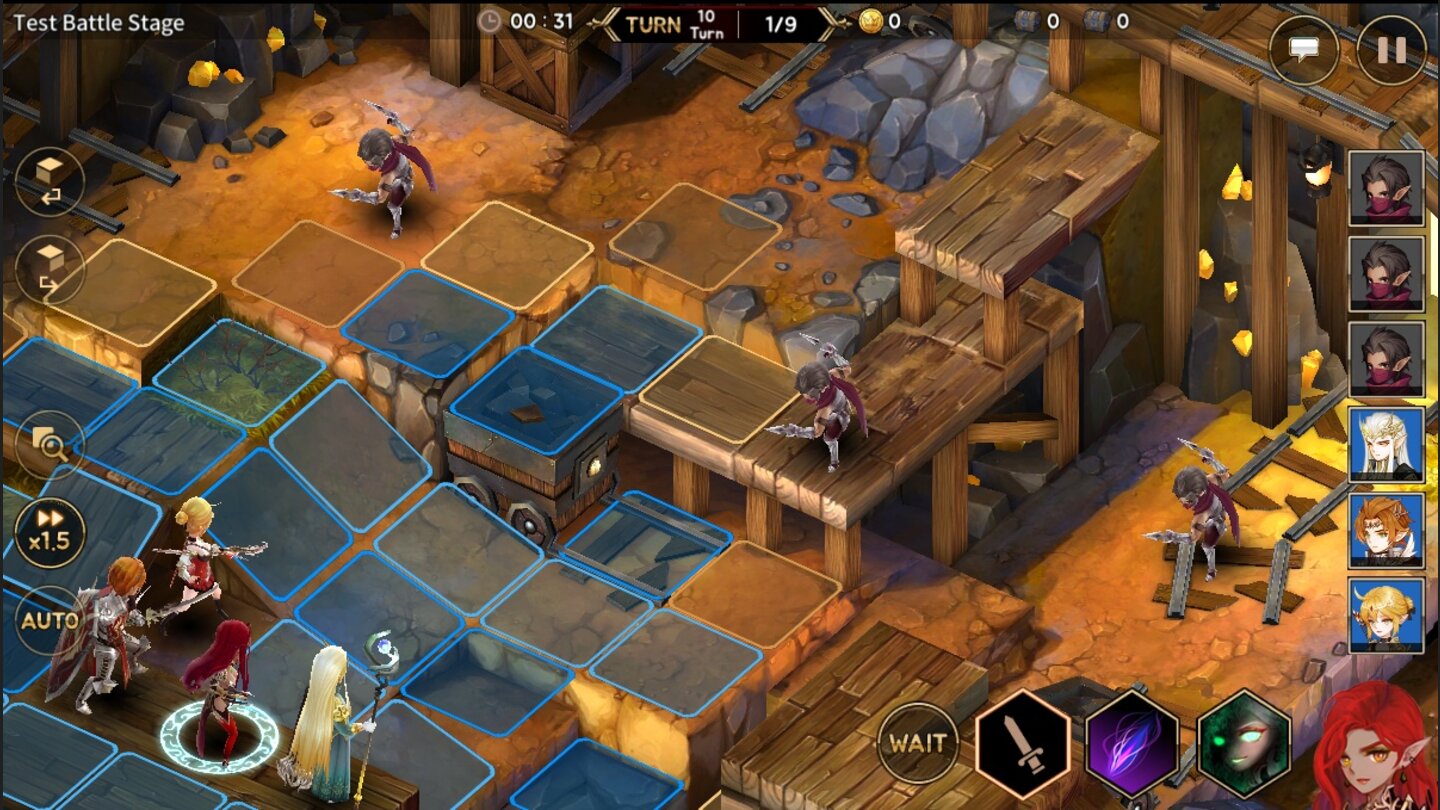Screen dimensions: 1440x810
Task: Open the battlefield magnifier view tool
Action: 48,443
